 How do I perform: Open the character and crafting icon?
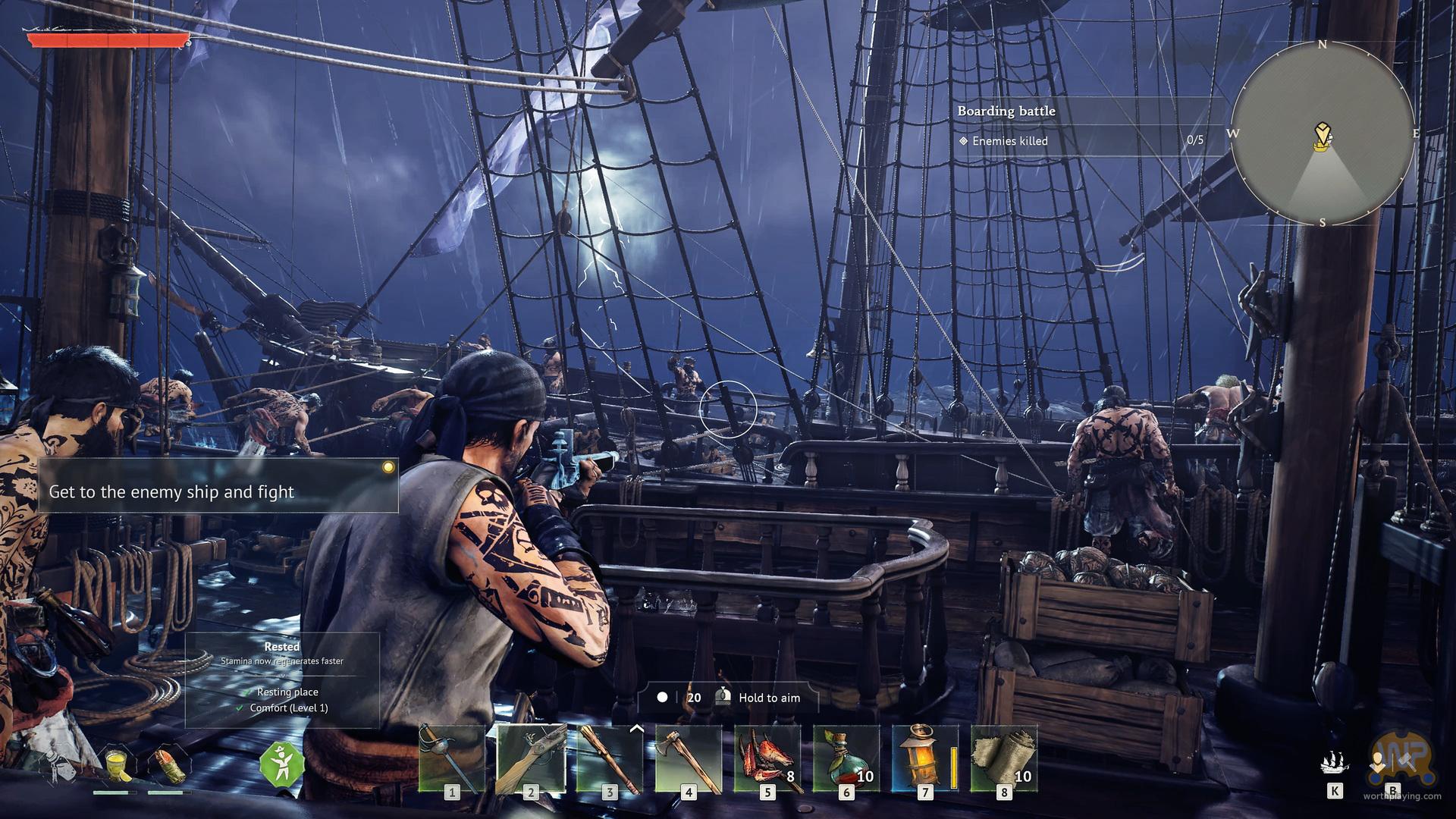click(1392, 764)
